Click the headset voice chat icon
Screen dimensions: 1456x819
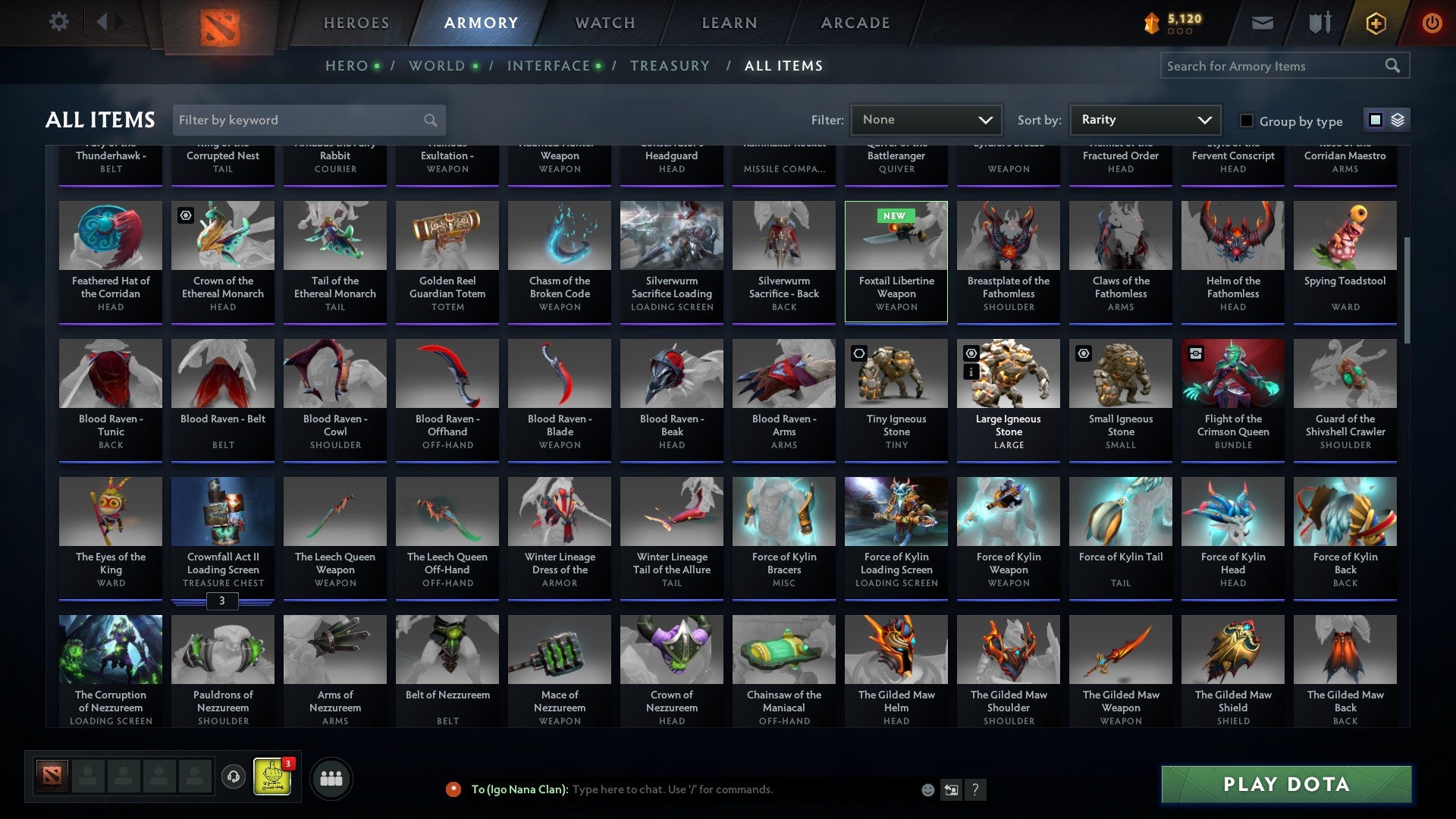(233, 777)
